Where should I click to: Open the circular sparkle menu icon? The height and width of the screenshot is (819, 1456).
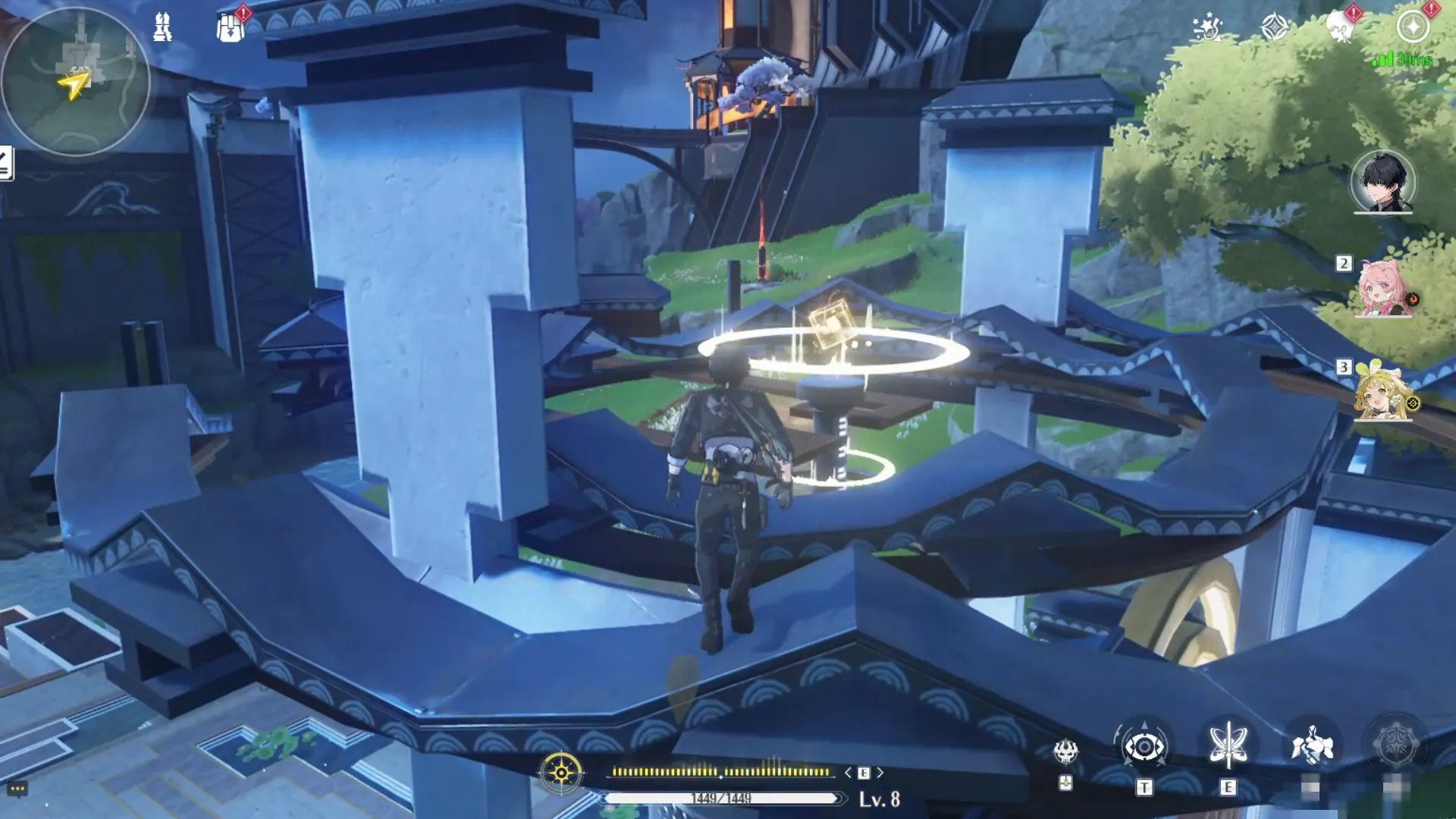(1413, 27)
